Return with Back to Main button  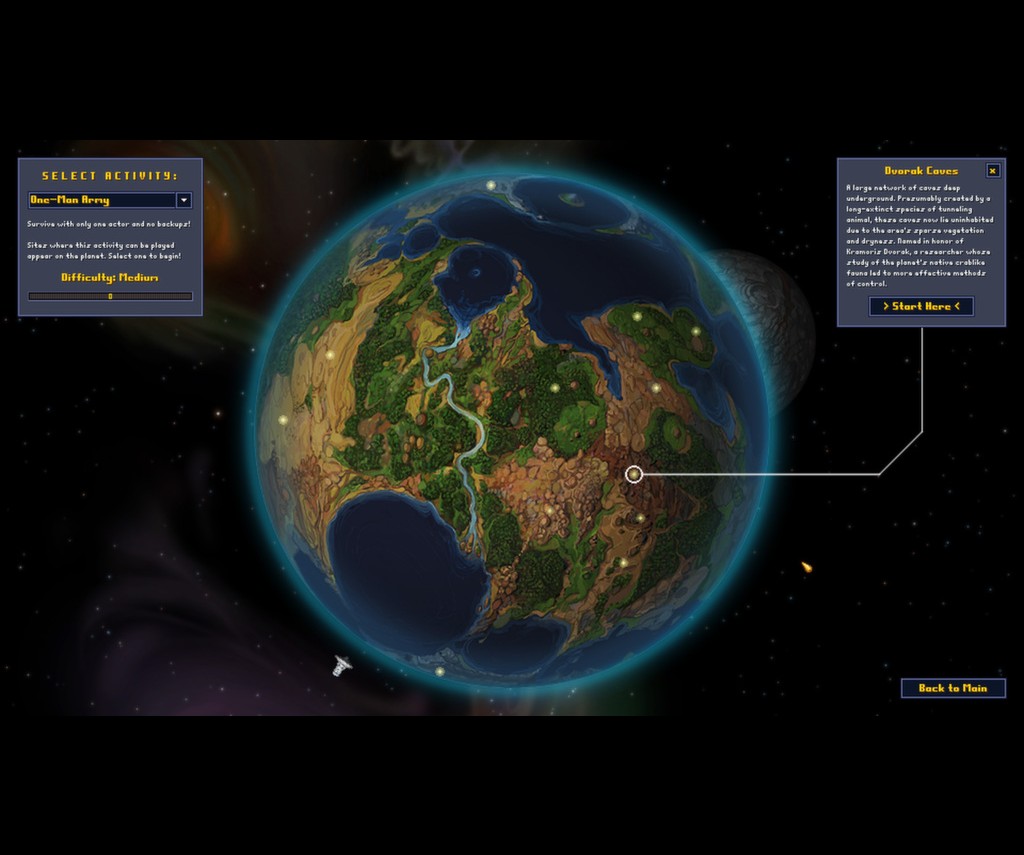pyautogui.click(x=952, y=688)
